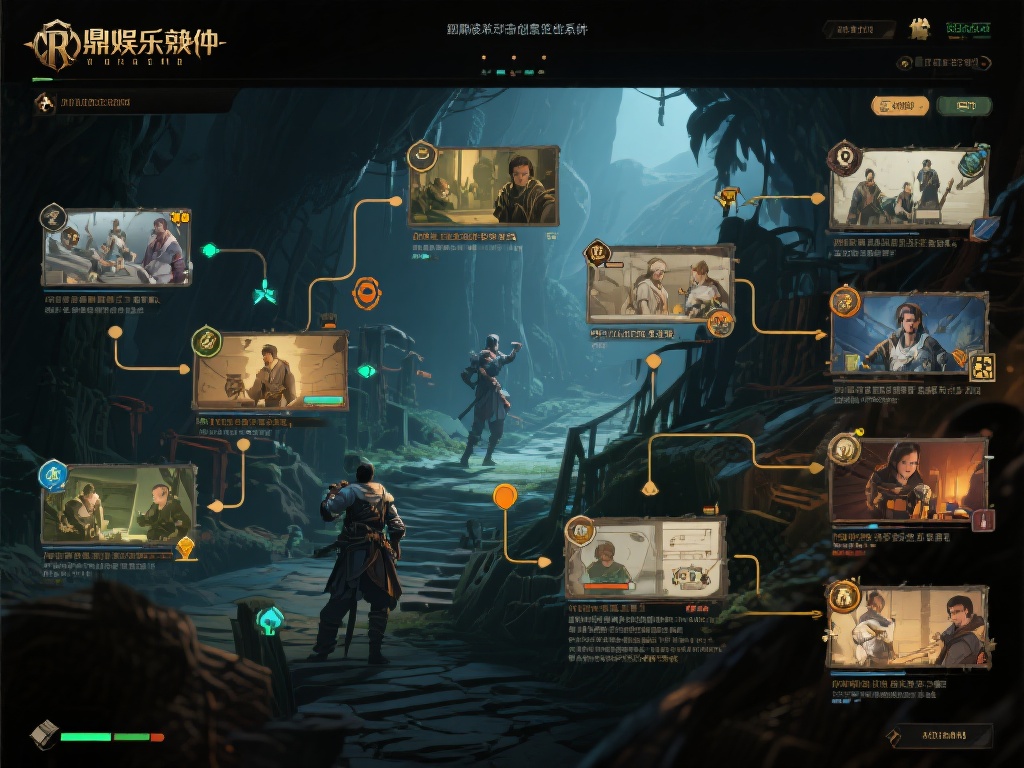Select the card showing a robed man with a pot
Viewport: 1024px width, 768px height.
pyautogui.click(x=272, y=371)
